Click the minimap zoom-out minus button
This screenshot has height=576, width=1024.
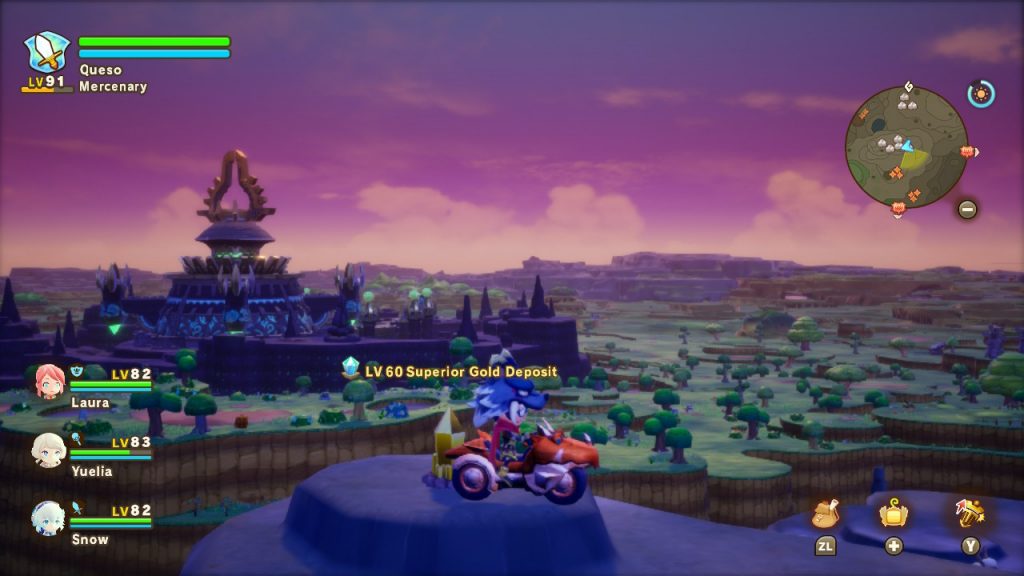(967, 209)
